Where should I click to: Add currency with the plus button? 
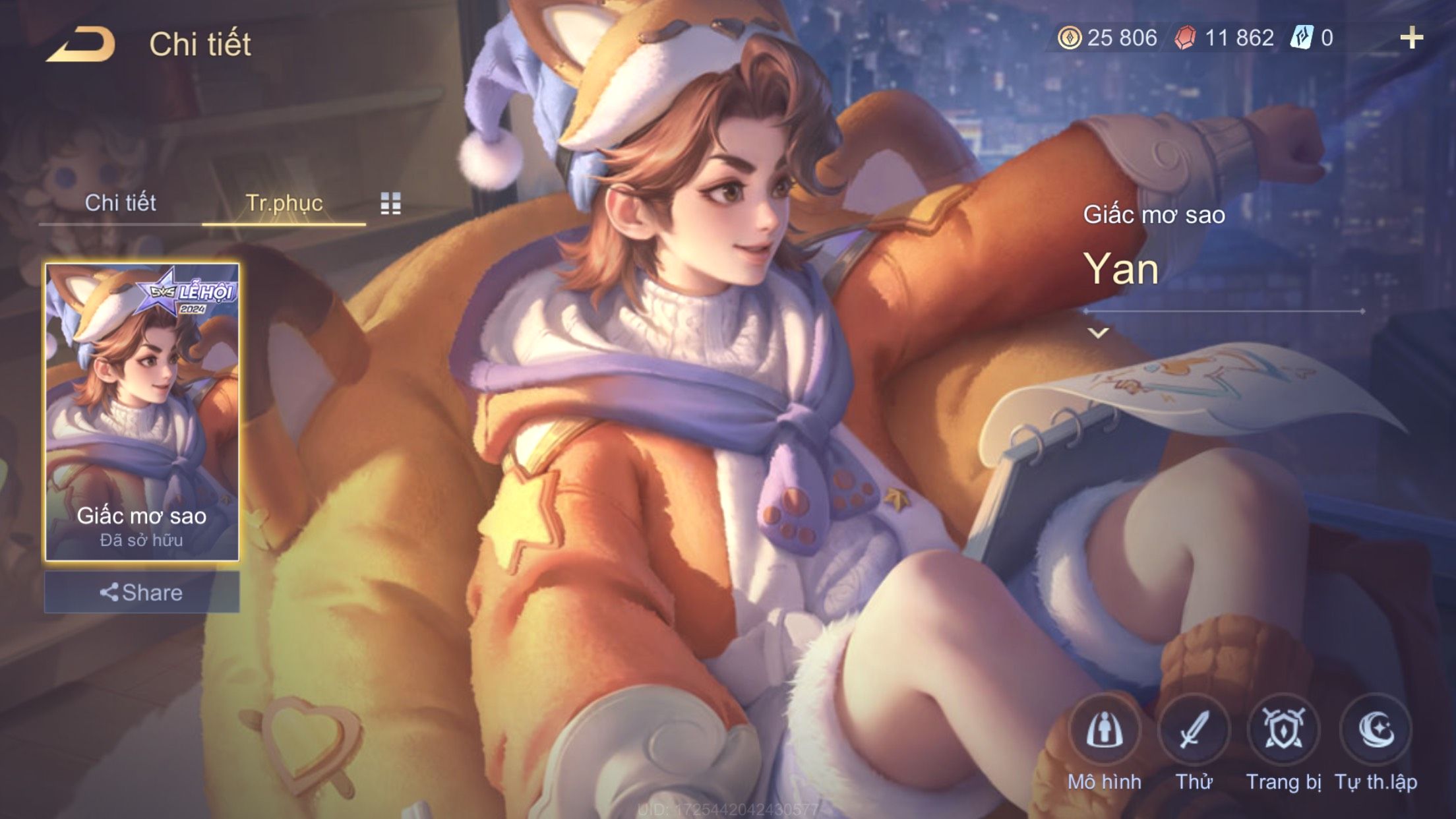1411,38
